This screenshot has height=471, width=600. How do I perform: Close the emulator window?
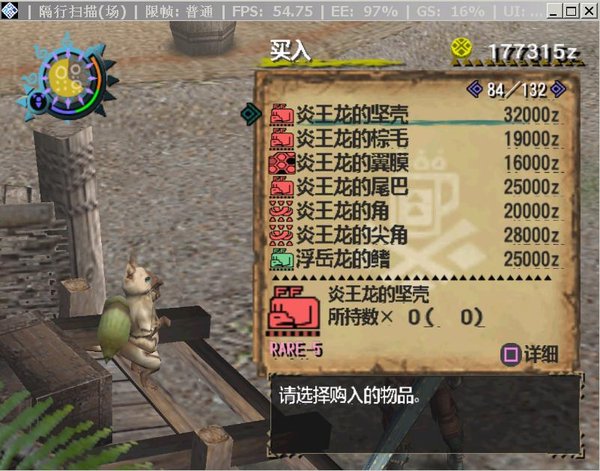coord(587,12)
